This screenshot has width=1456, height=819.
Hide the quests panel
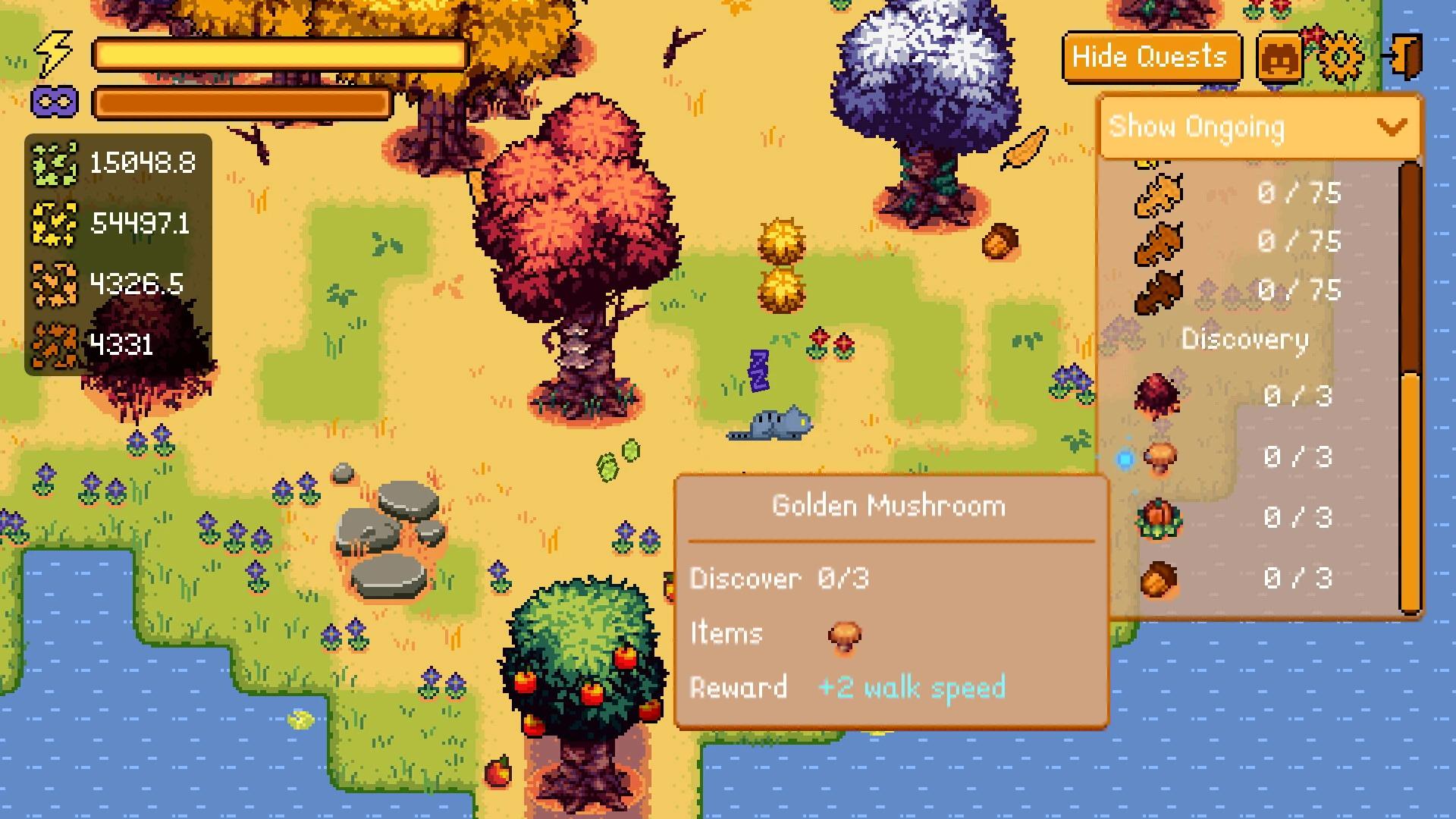tap(1150, 57)
